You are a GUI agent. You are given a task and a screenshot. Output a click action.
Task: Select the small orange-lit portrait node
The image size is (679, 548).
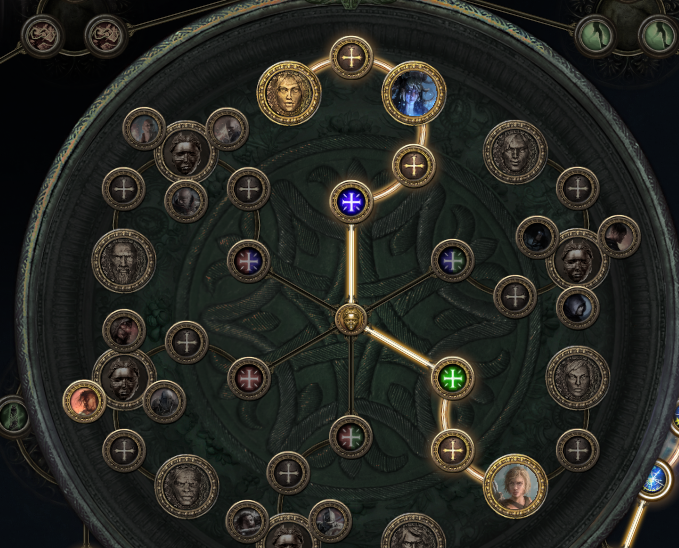coord(84,401)
